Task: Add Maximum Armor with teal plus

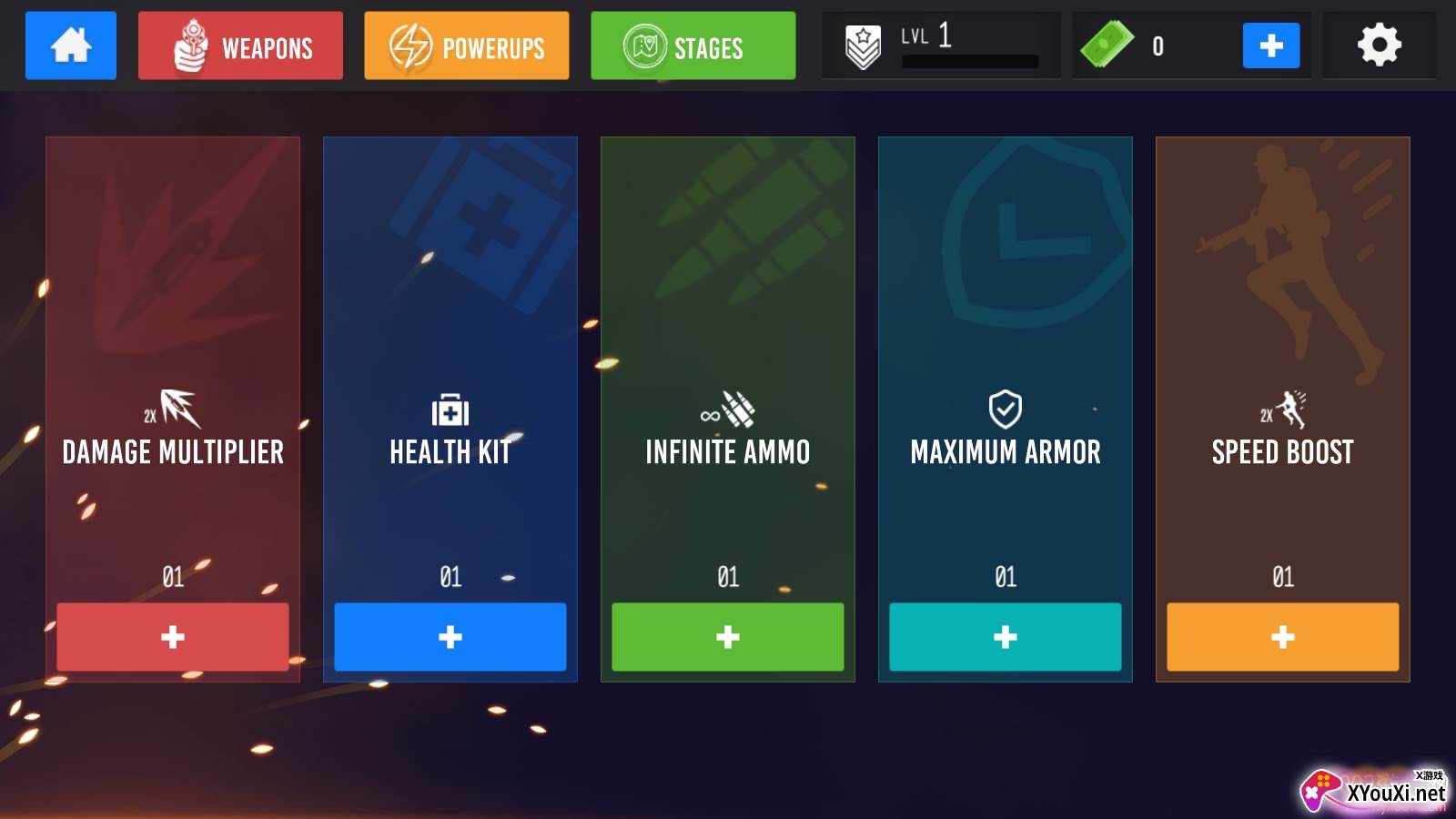Action: [1006, 637]
